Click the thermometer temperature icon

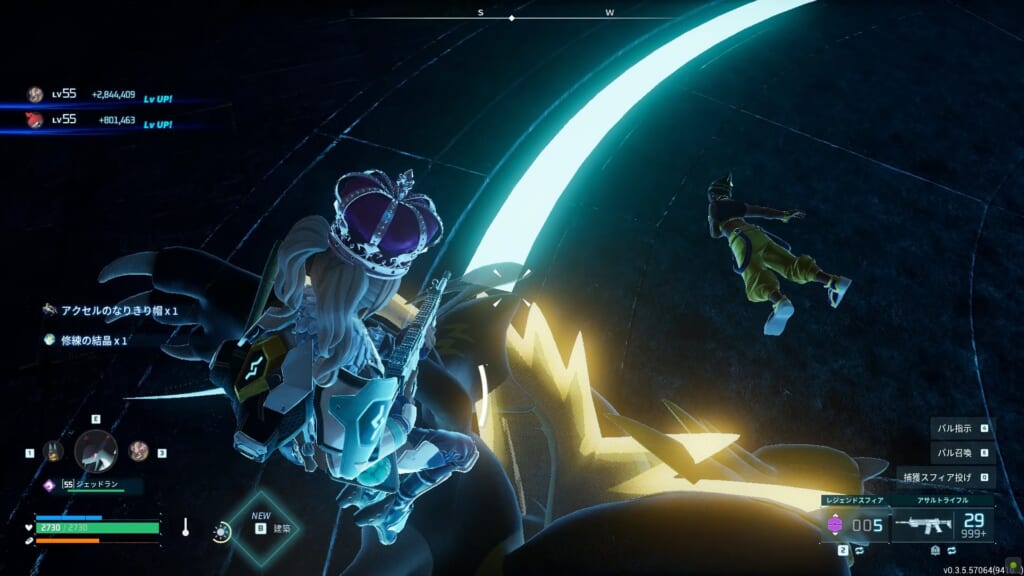185,526
